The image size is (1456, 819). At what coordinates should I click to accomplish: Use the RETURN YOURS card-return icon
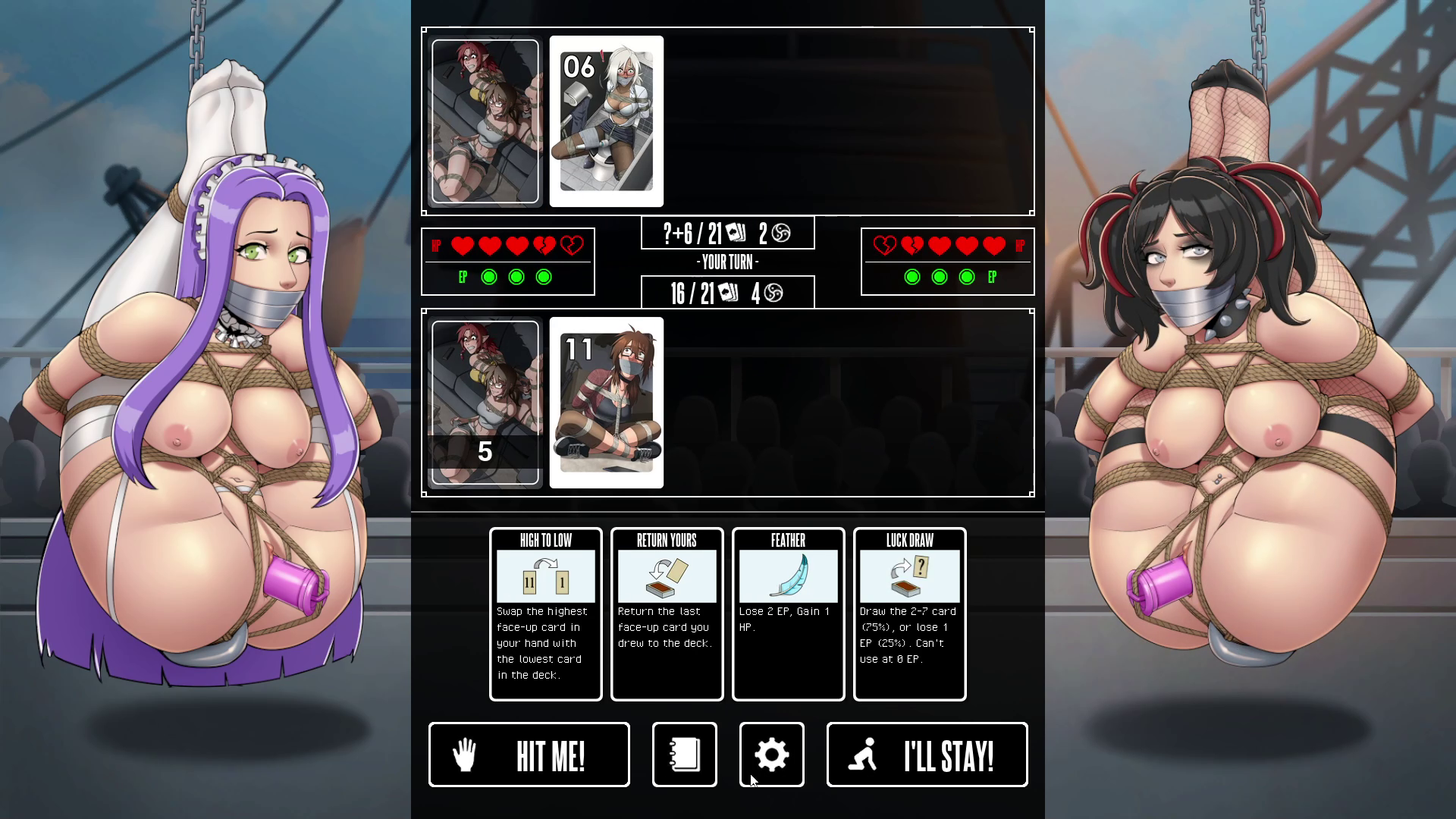[667, 576]
